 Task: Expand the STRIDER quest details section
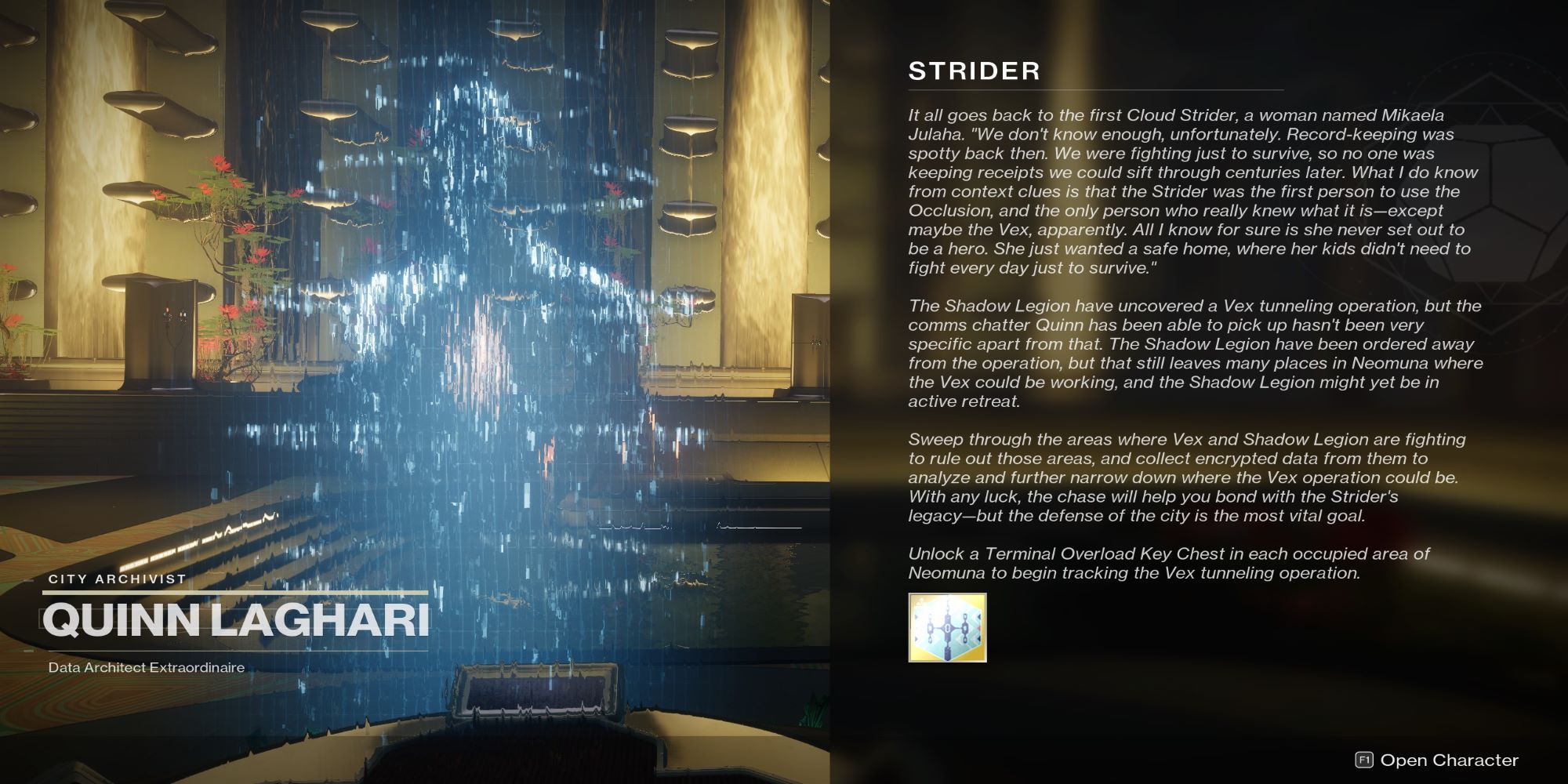(976, 72)
